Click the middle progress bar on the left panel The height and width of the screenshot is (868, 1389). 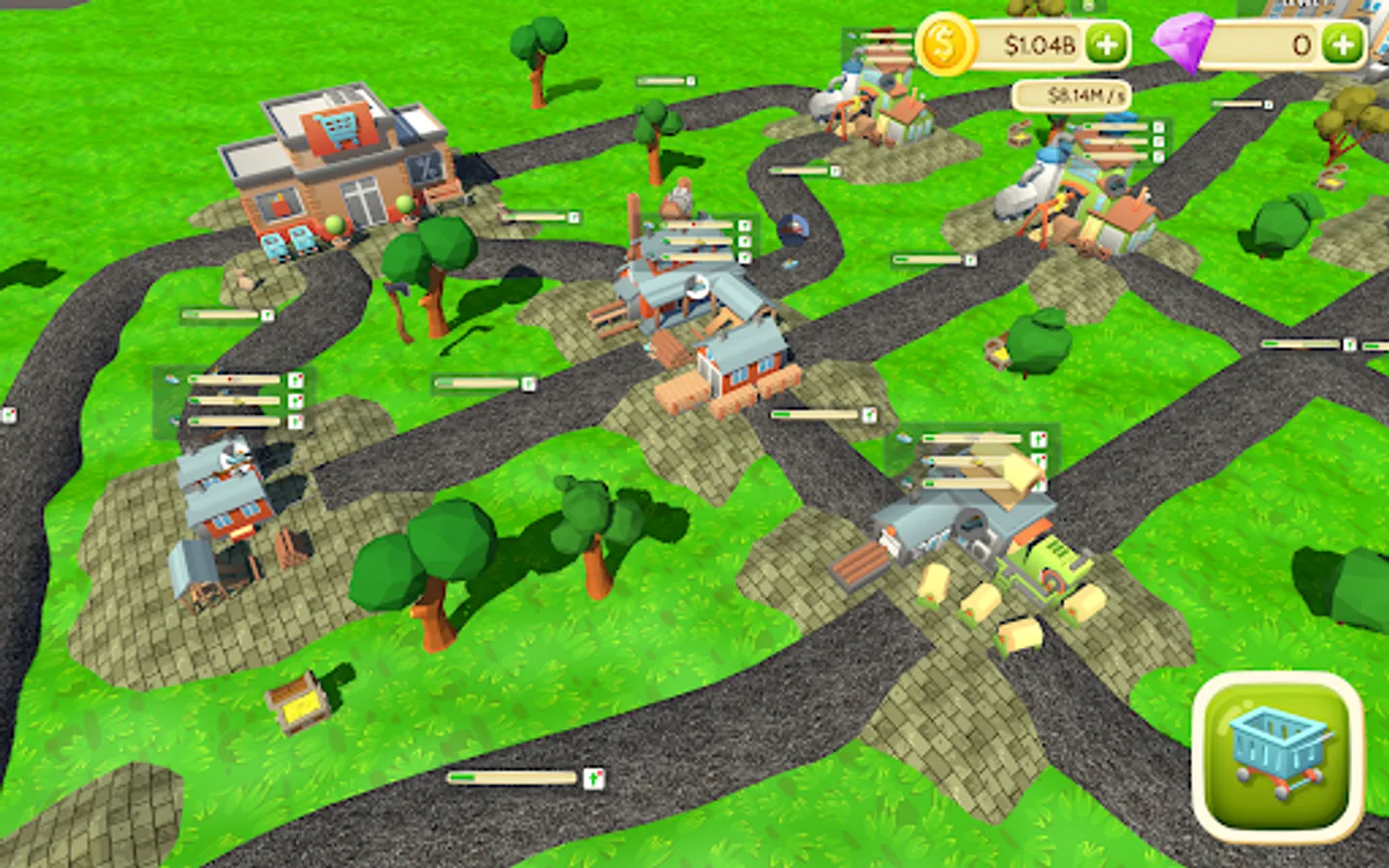tap(231, 398)
